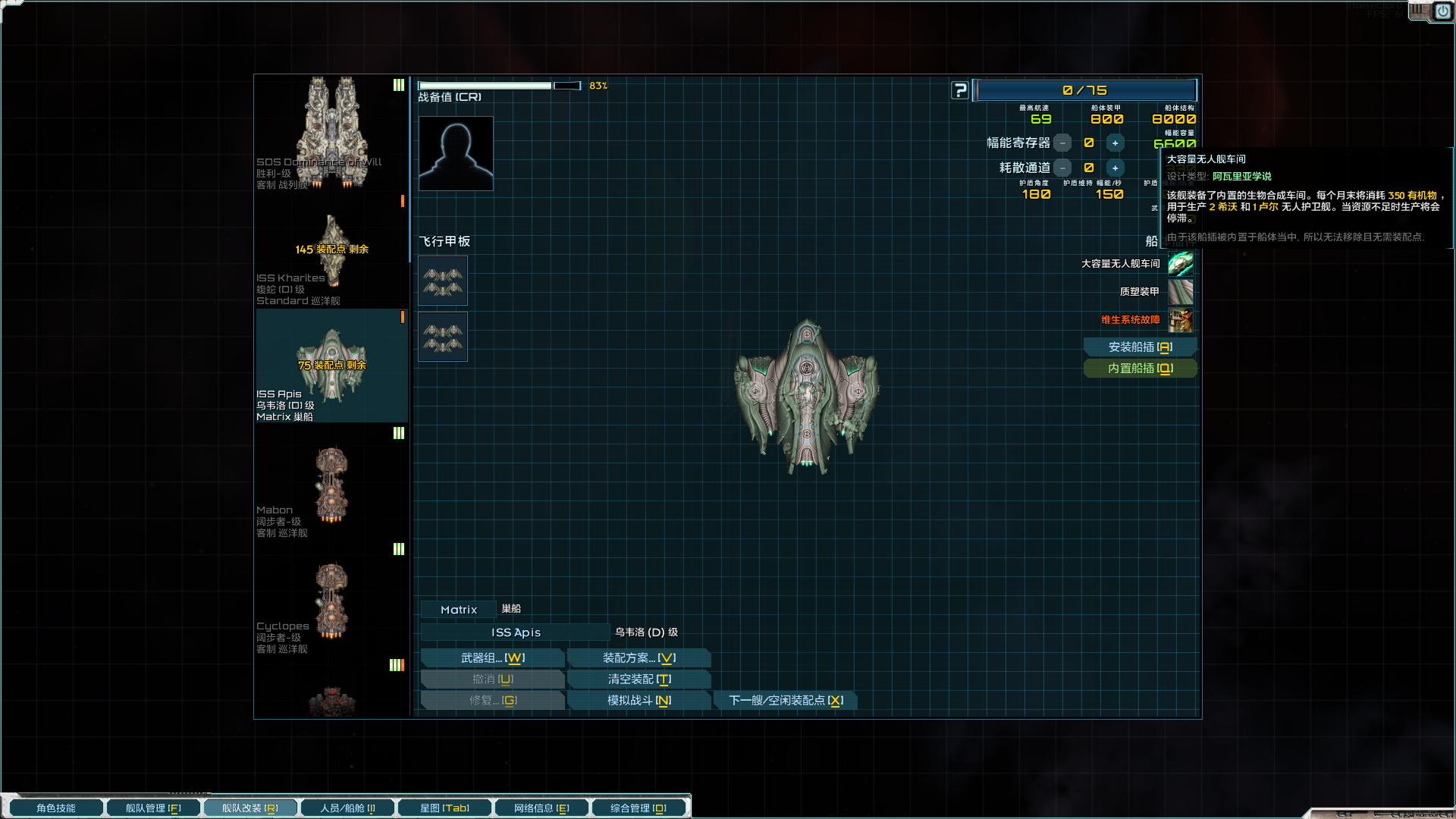Start a 模拟战斗 simulation
The image size is (1456, 819).
[639, 701]
